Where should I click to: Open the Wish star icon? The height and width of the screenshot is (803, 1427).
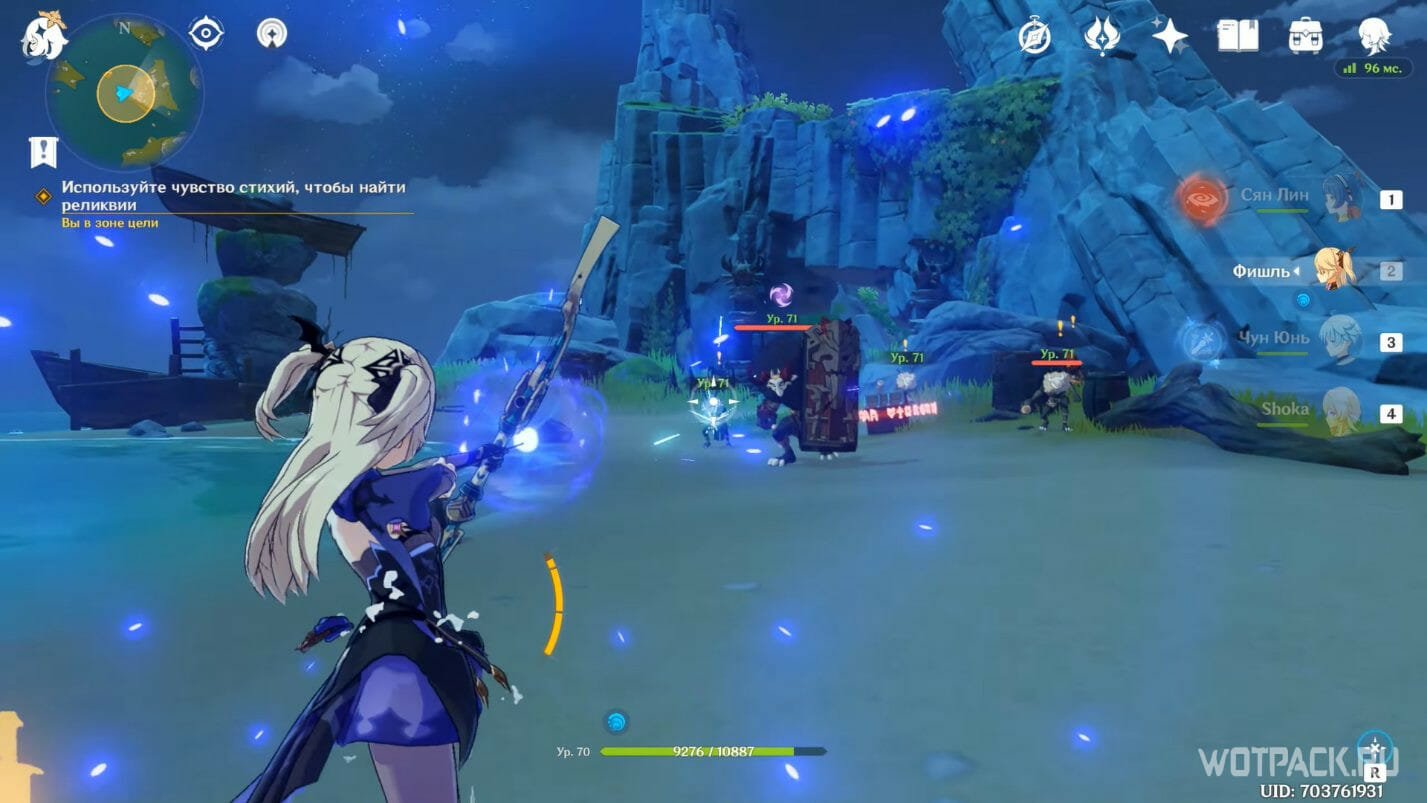1169,36
